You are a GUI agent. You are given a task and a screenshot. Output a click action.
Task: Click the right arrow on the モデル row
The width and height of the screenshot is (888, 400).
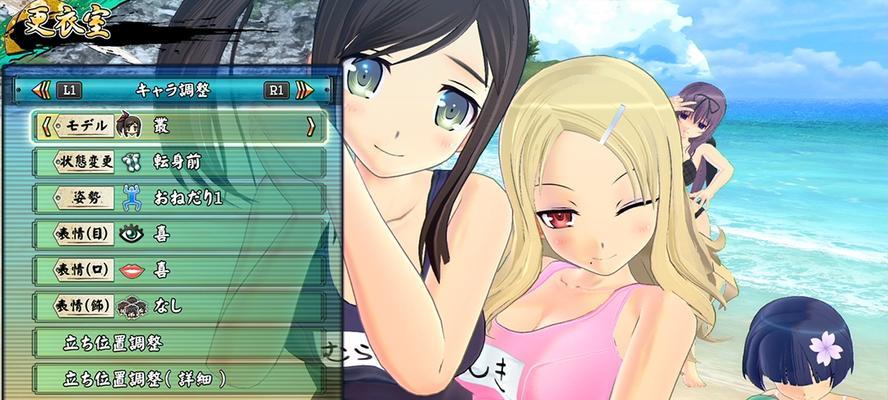tap(311, 127)
